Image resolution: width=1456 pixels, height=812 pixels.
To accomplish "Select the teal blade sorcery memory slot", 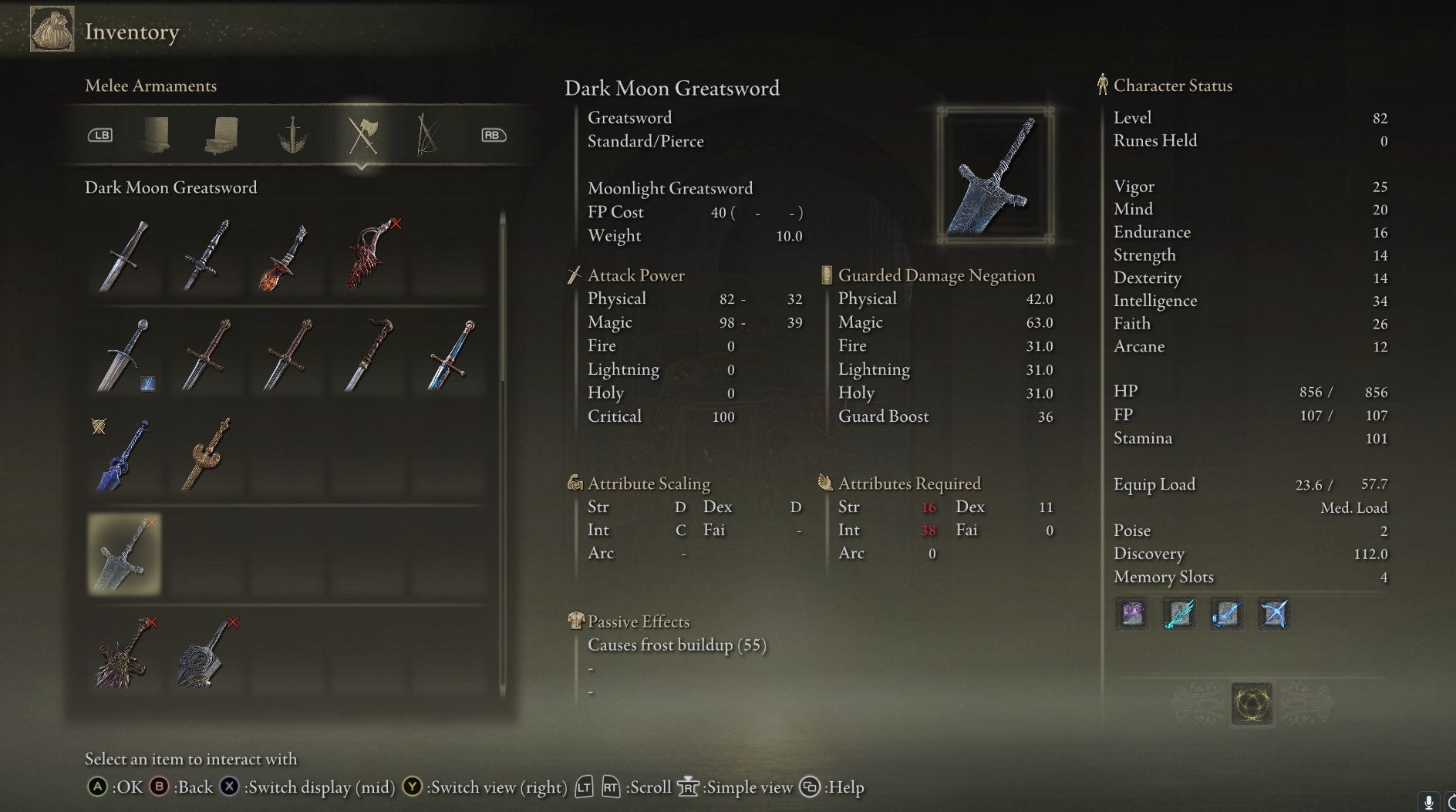I will 1179,615.
